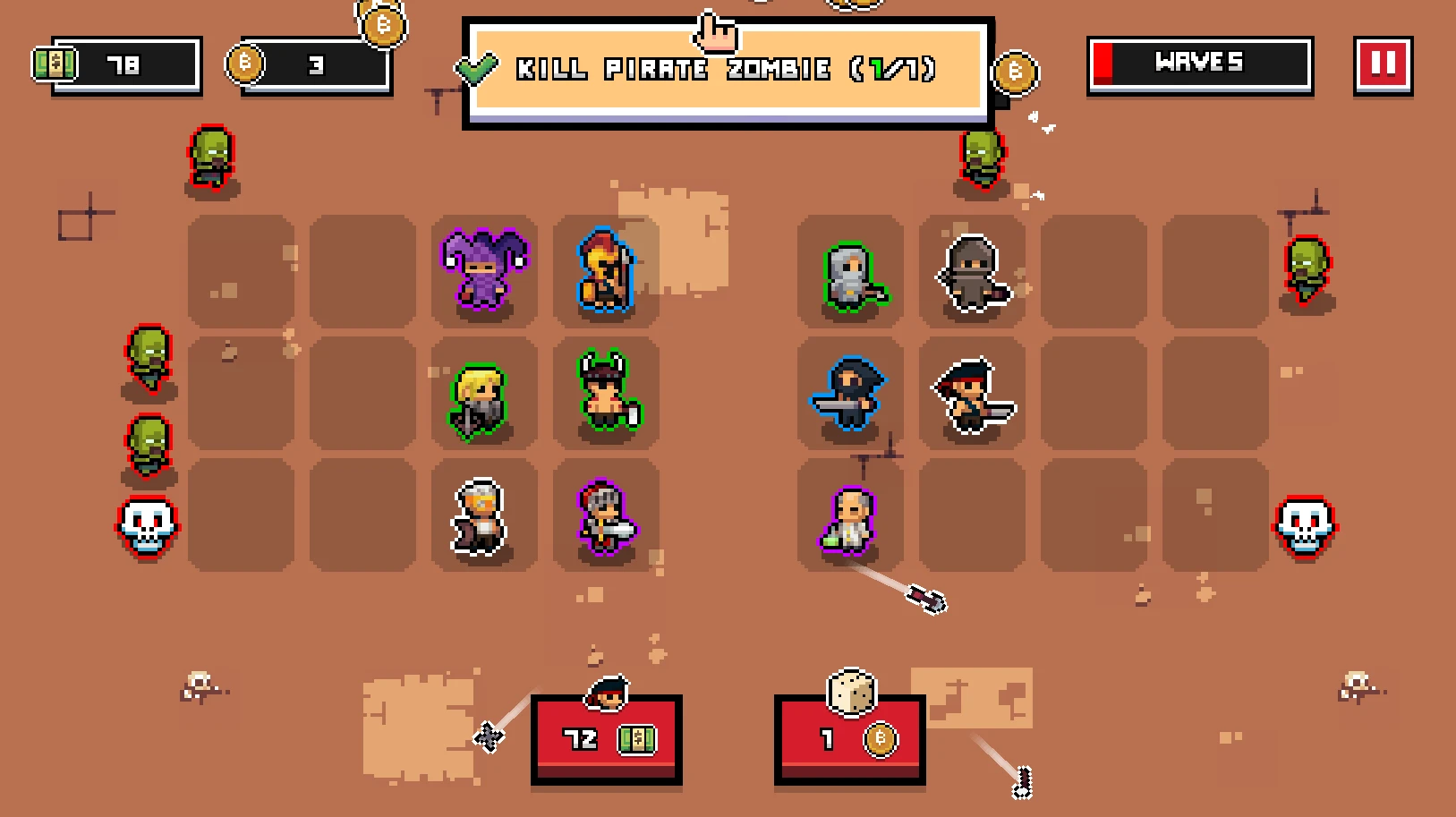Select the armored knight with shield
The height and width of the screenshot is (817, 1456).
(848, 273)
